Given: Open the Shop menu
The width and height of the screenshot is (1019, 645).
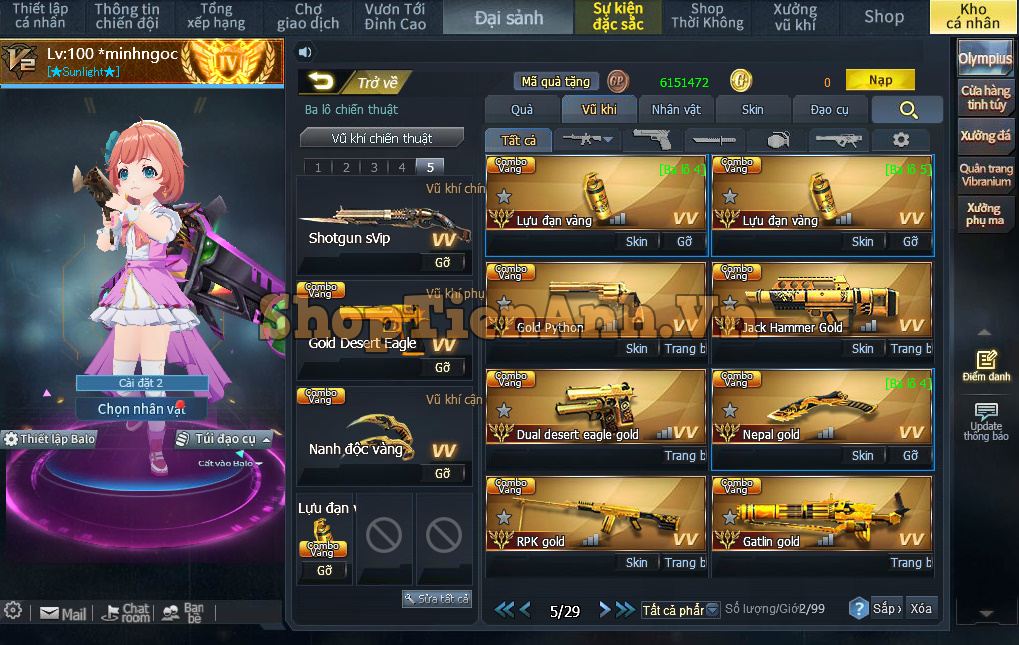Looking at the screenshot, I should tap(883, 16).
